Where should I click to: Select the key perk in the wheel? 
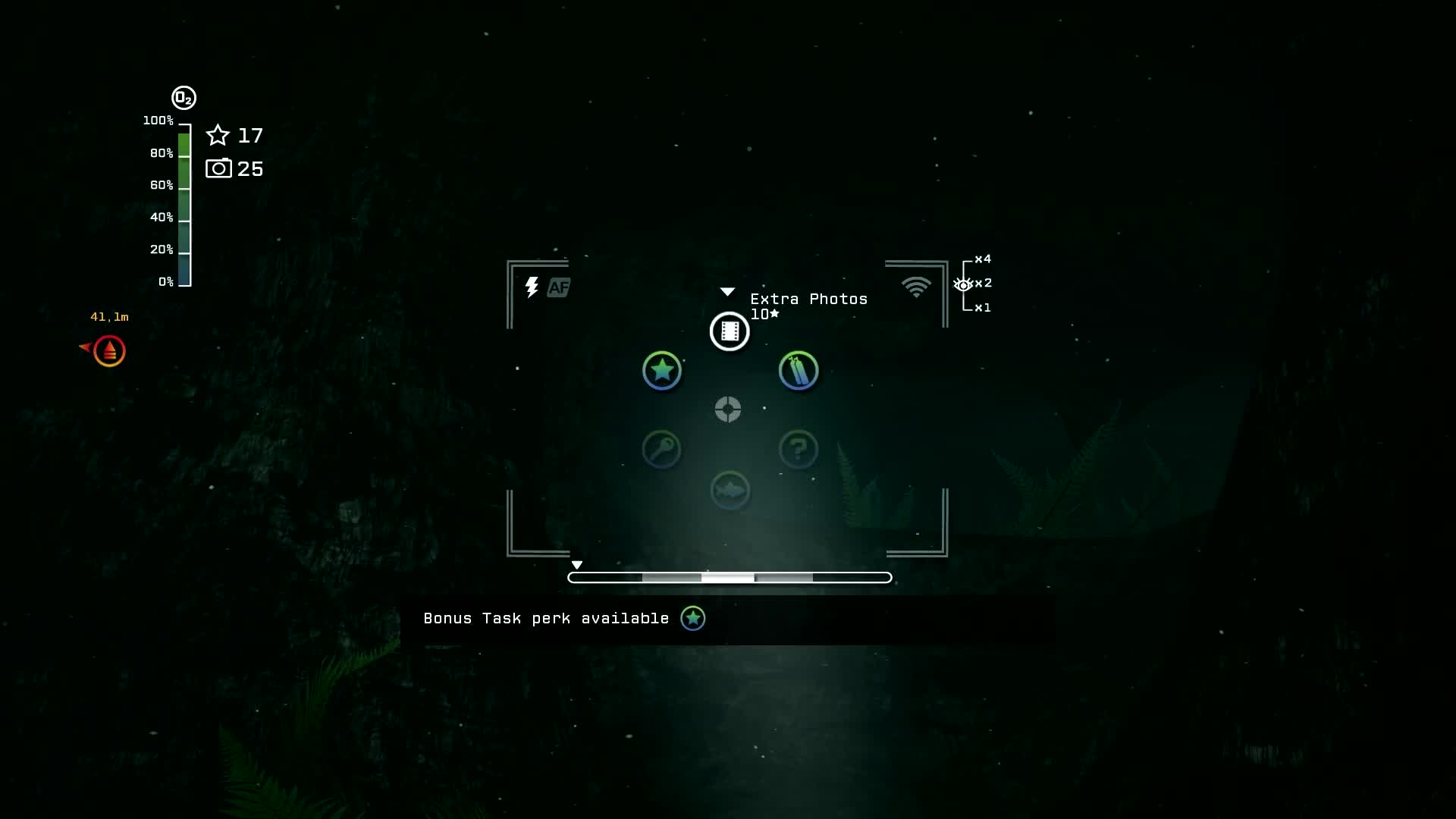tap(662, 450)
